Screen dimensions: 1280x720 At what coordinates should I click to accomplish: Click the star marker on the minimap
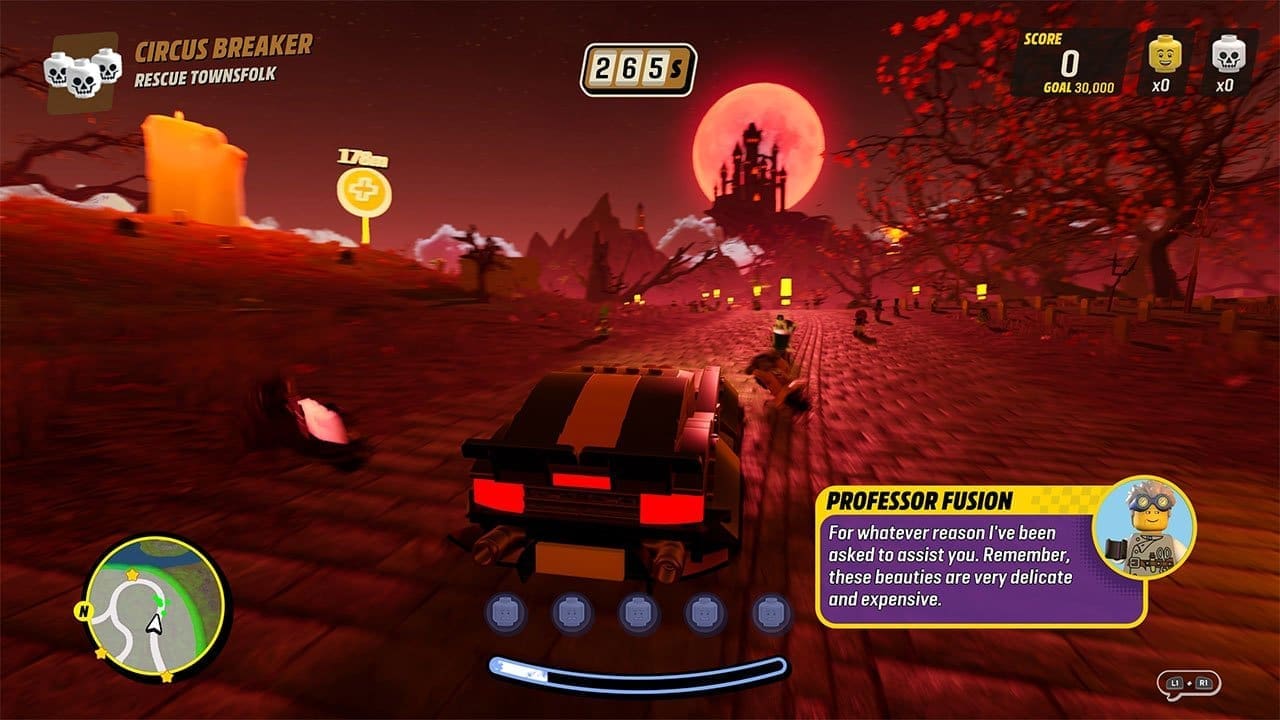point(132,574)
